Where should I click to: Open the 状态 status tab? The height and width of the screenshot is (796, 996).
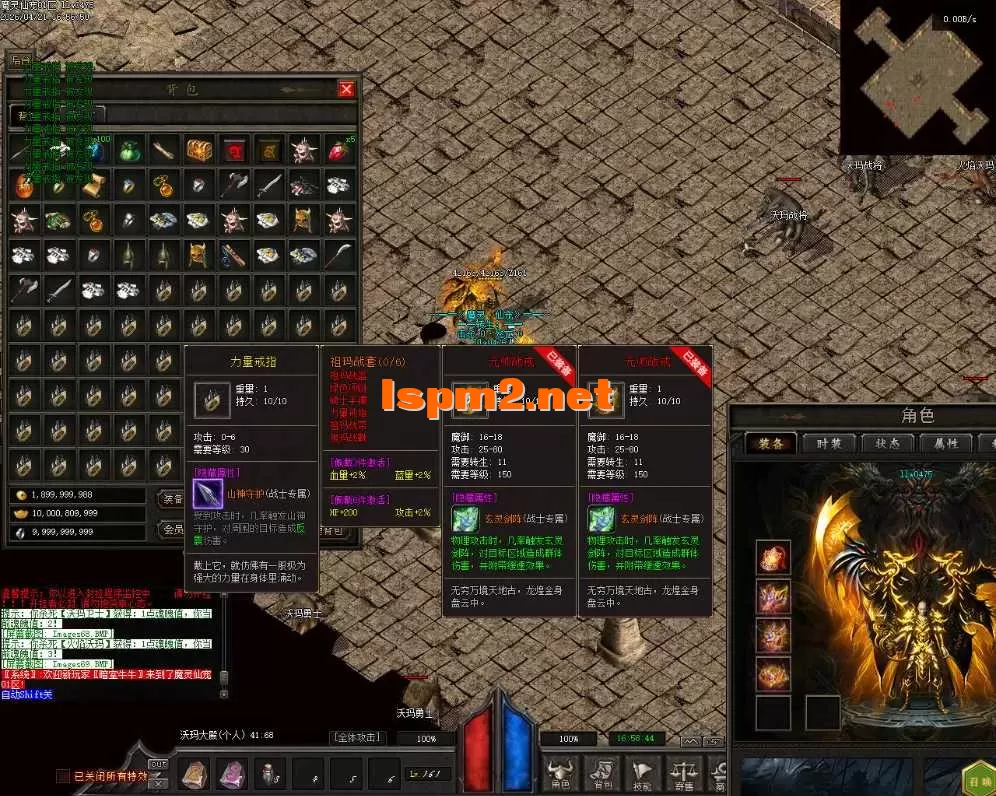[x=887, y=443]
